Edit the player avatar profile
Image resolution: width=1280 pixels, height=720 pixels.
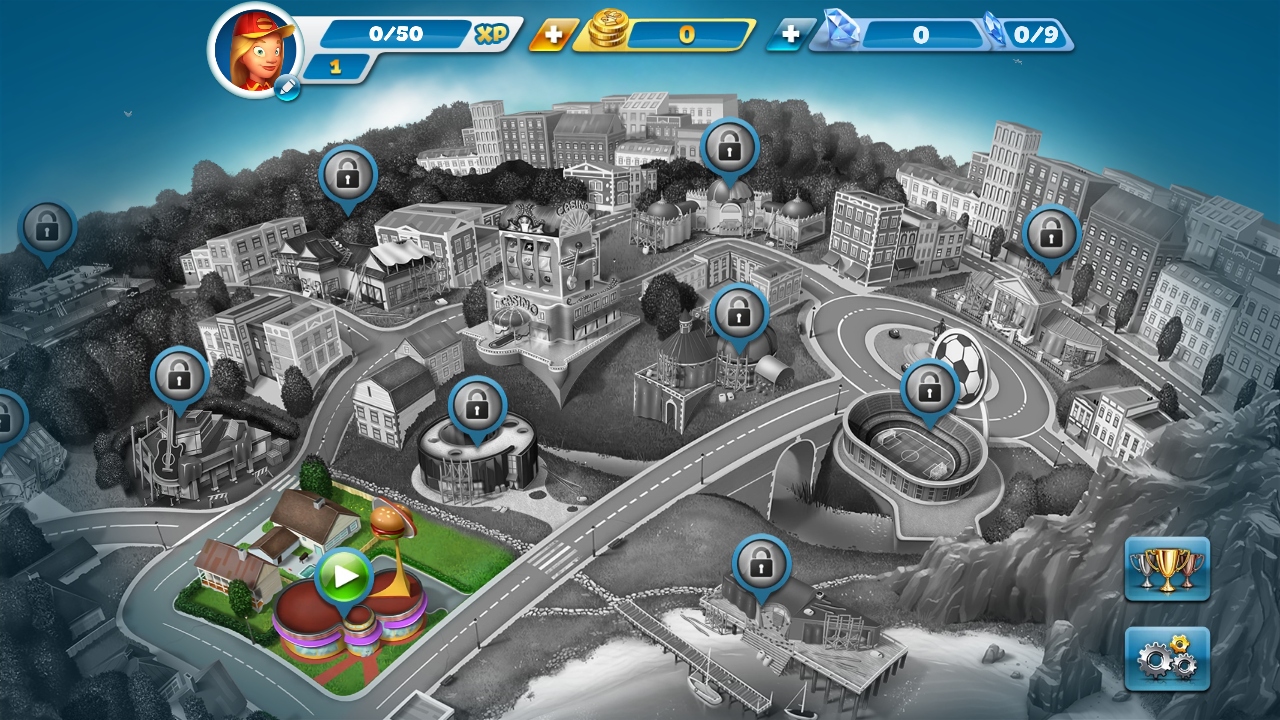pos(286,88)
